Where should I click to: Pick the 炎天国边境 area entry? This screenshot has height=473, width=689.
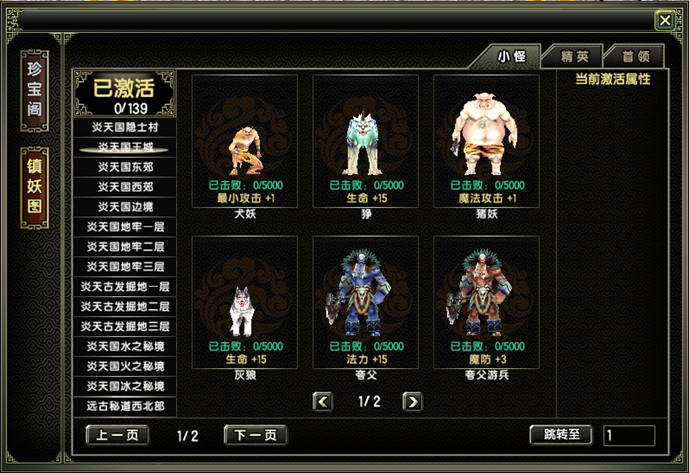coord(126,207)
